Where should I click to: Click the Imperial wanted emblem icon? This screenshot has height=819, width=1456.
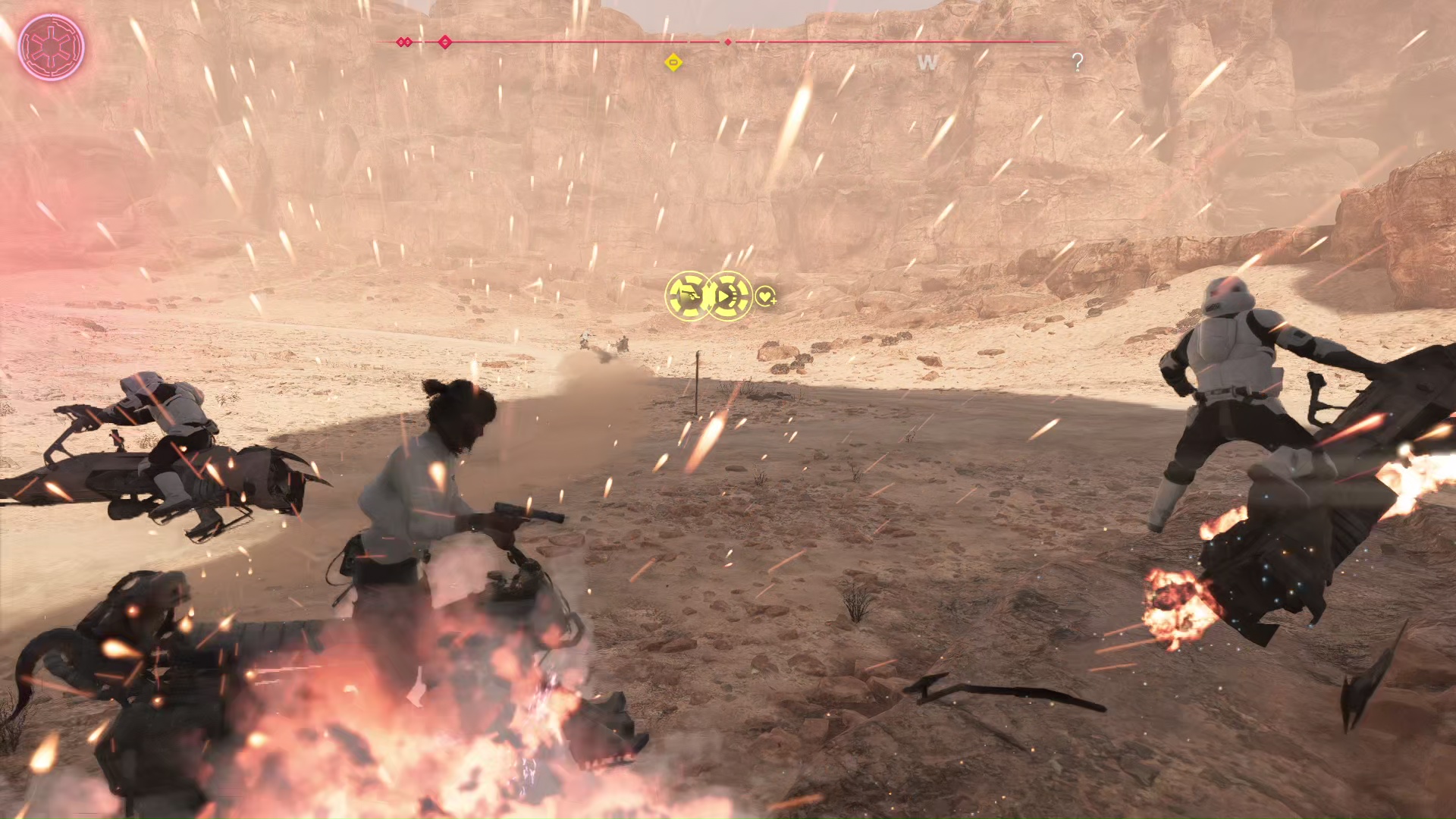(x=51, y=47)
